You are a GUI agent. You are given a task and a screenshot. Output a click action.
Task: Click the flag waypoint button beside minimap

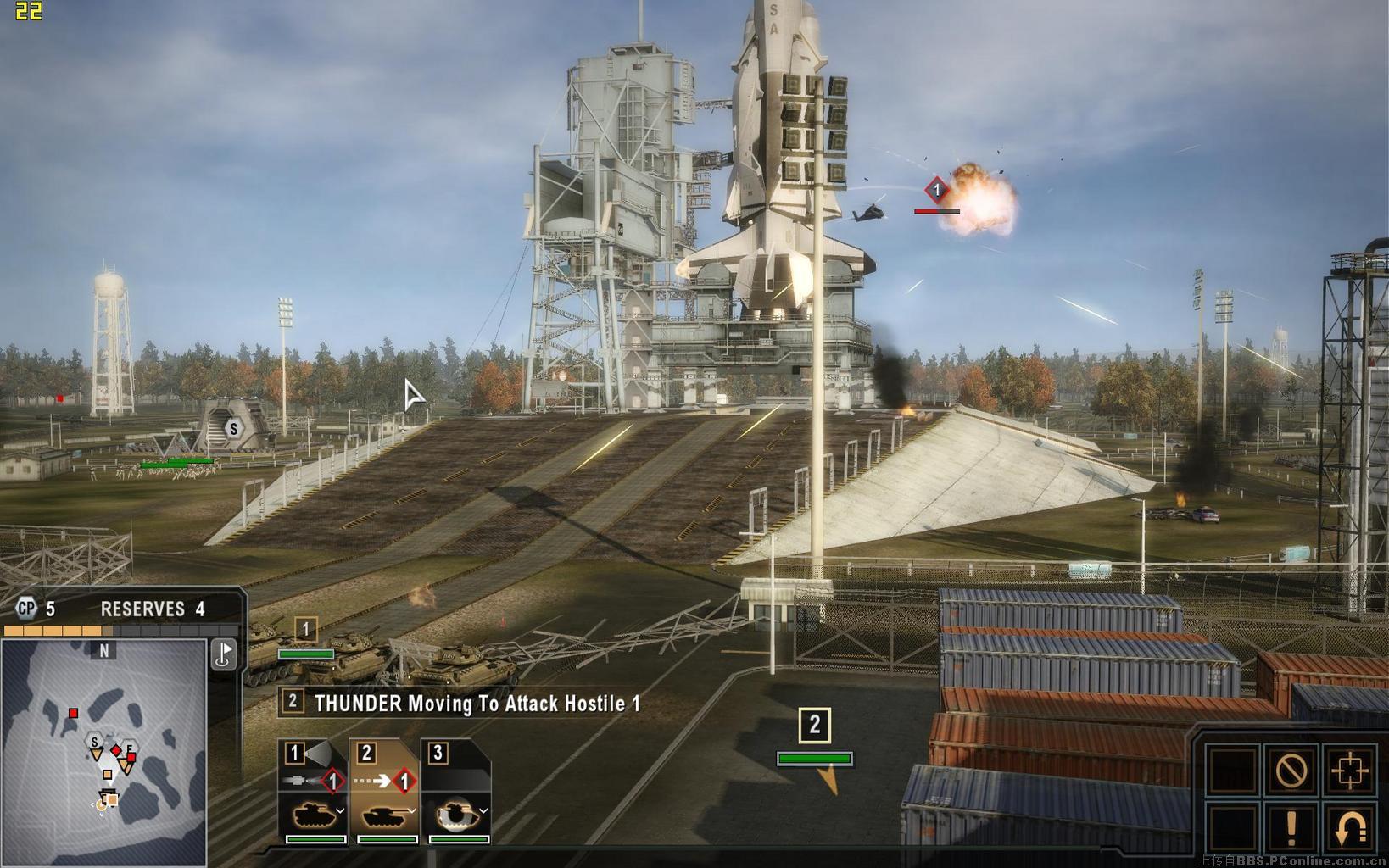[x=224, y=654]
